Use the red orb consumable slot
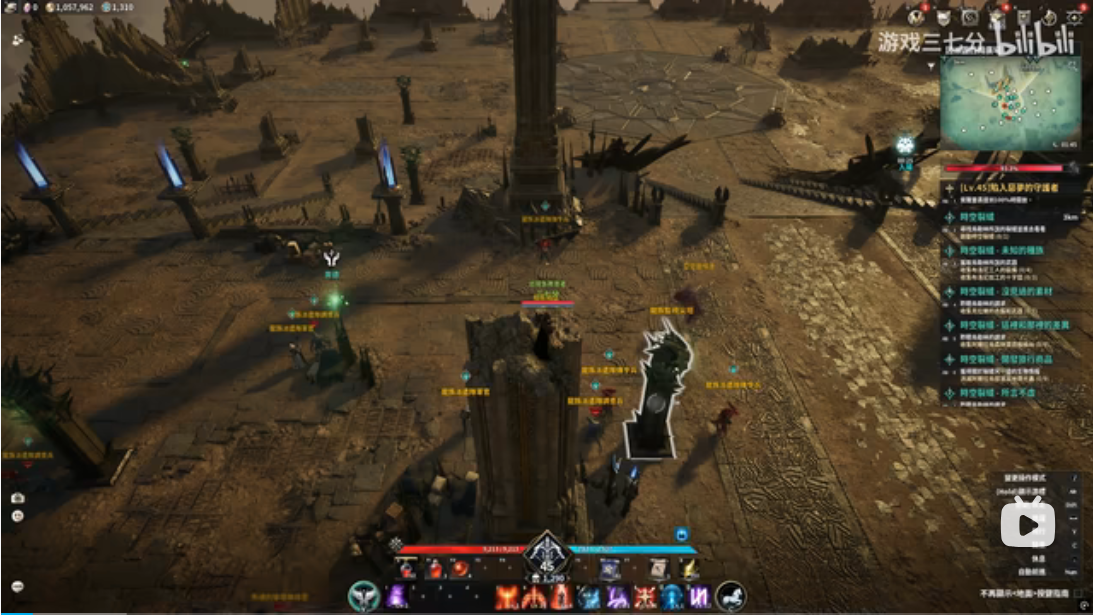The width and height of the screenshot is (1093, 615). [461, 569]
